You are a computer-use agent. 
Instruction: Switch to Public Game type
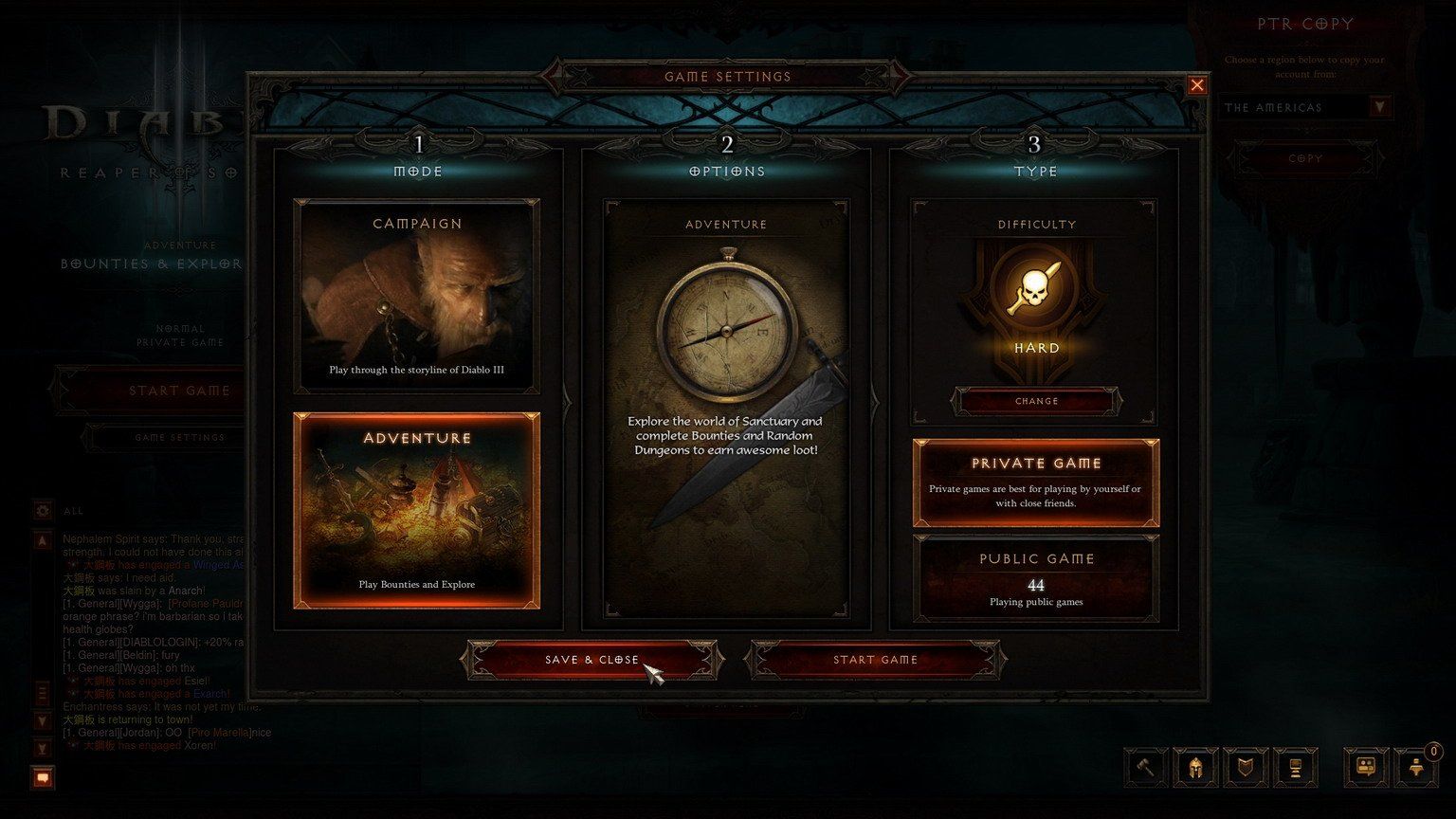pos(1036,578)
